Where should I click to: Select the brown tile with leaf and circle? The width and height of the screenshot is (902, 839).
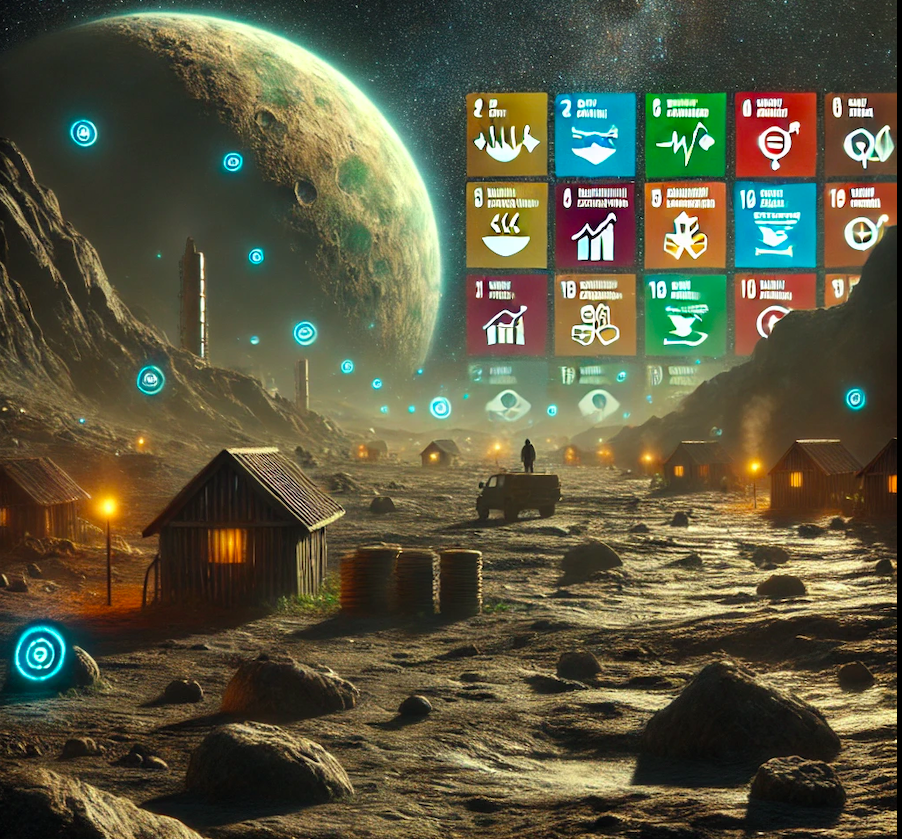coord(860,135)
